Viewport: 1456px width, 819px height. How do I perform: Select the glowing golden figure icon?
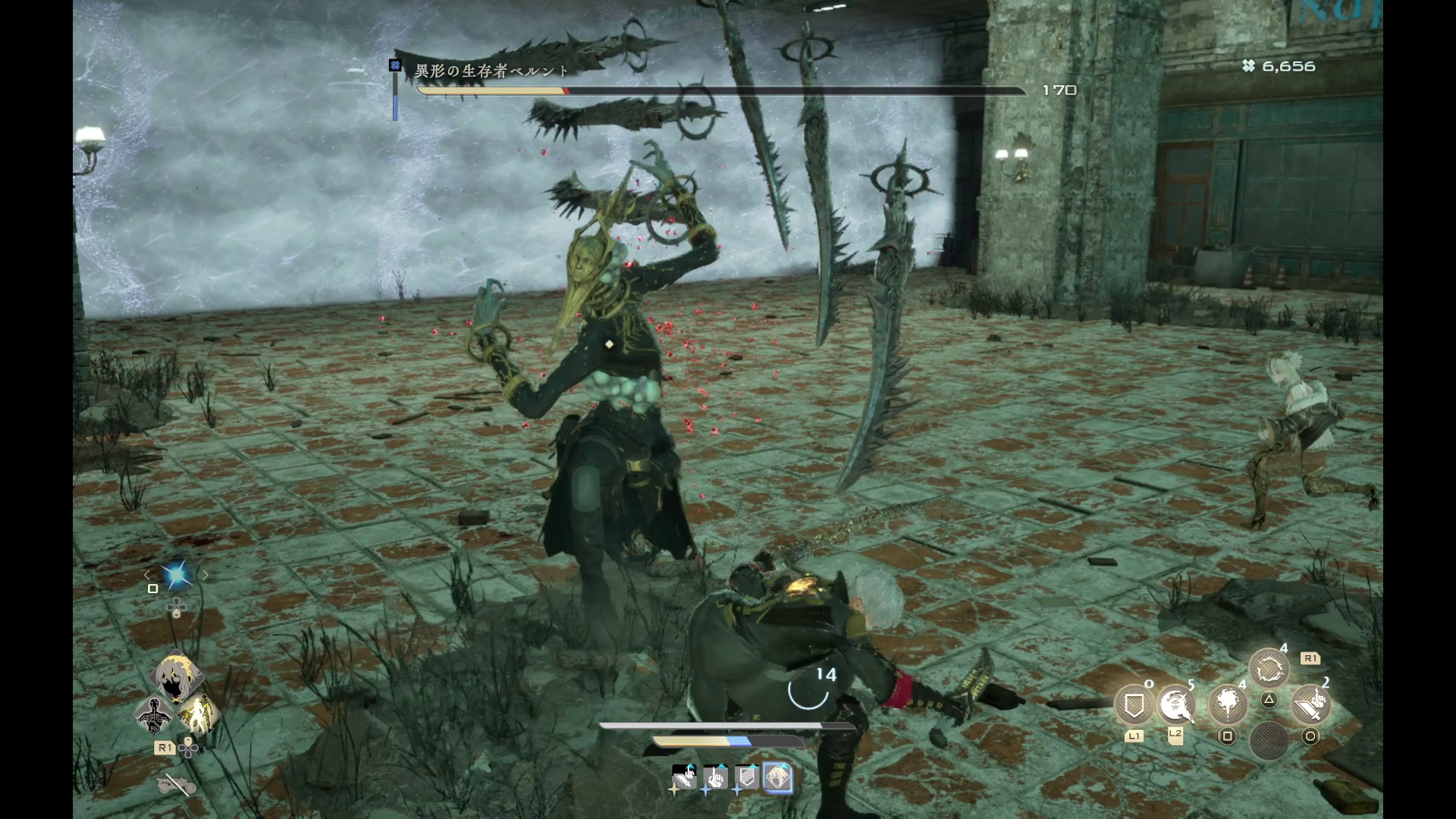(197, 714)
